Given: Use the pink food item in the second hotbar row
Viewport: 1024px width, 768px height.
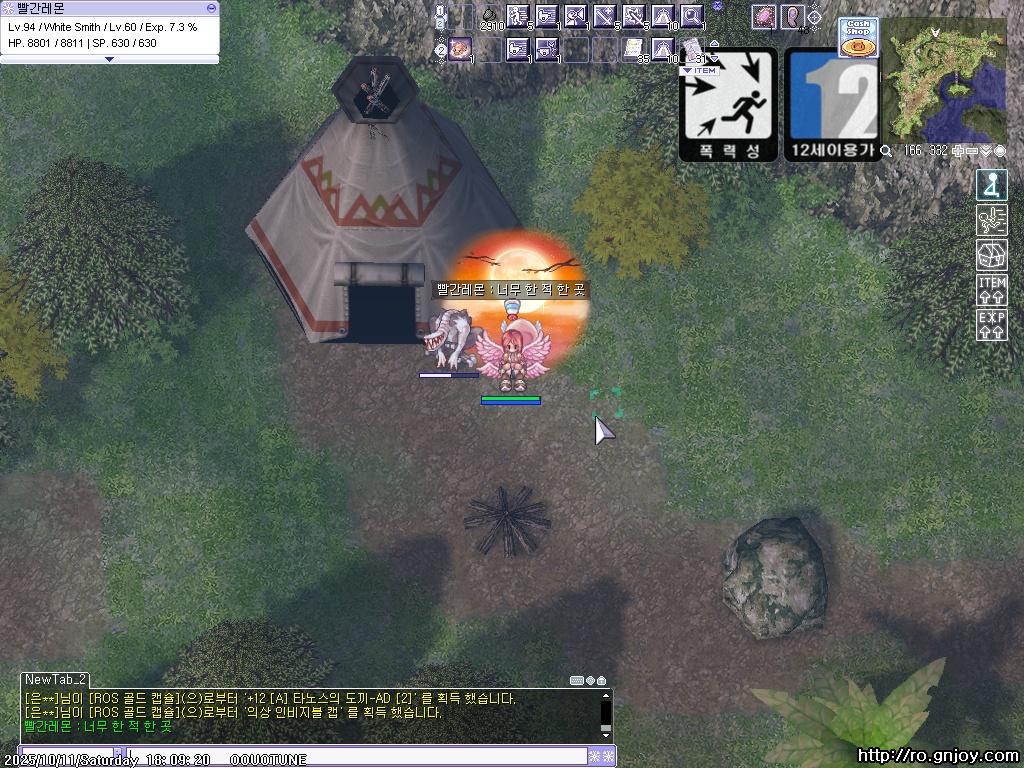Looking at the screenshot, I should pos(460,47).
